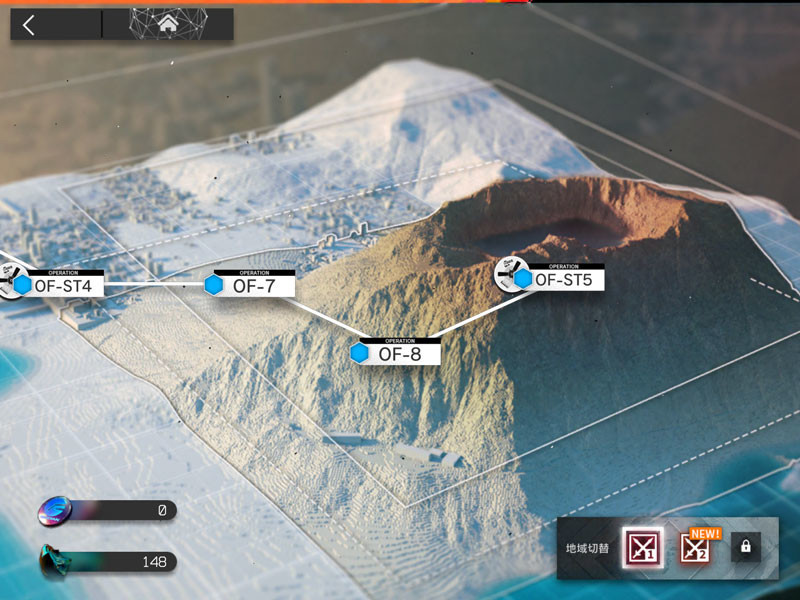Switch to the NEW area 2 map
Viewport: 800px width, 600px height.
[x=695, y=546]
